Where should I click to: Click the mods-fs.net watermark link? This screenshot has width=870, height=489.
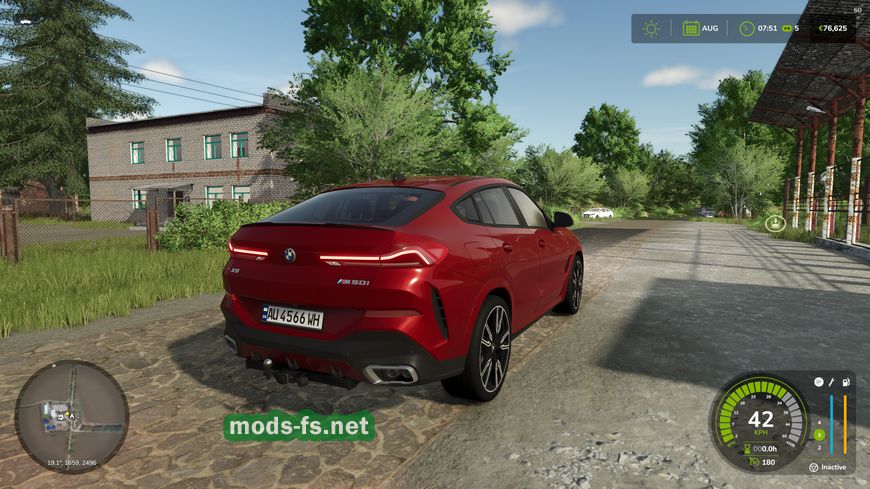[299, 427]
